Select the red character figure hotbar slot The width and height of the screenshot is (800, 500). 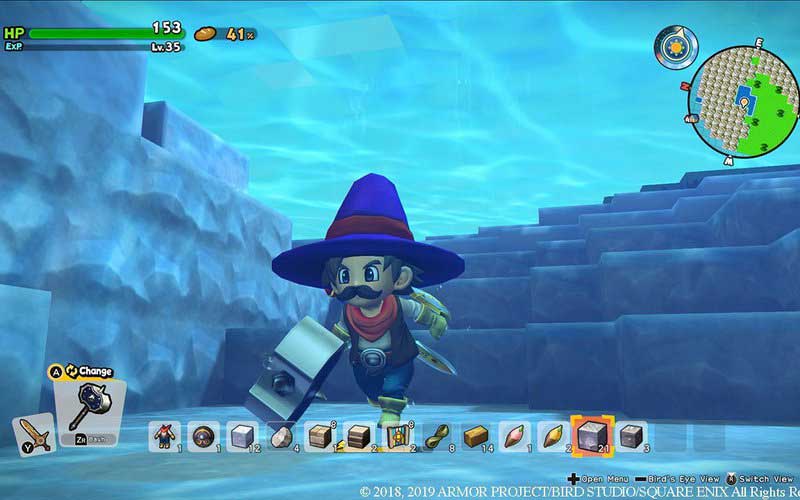163,435
